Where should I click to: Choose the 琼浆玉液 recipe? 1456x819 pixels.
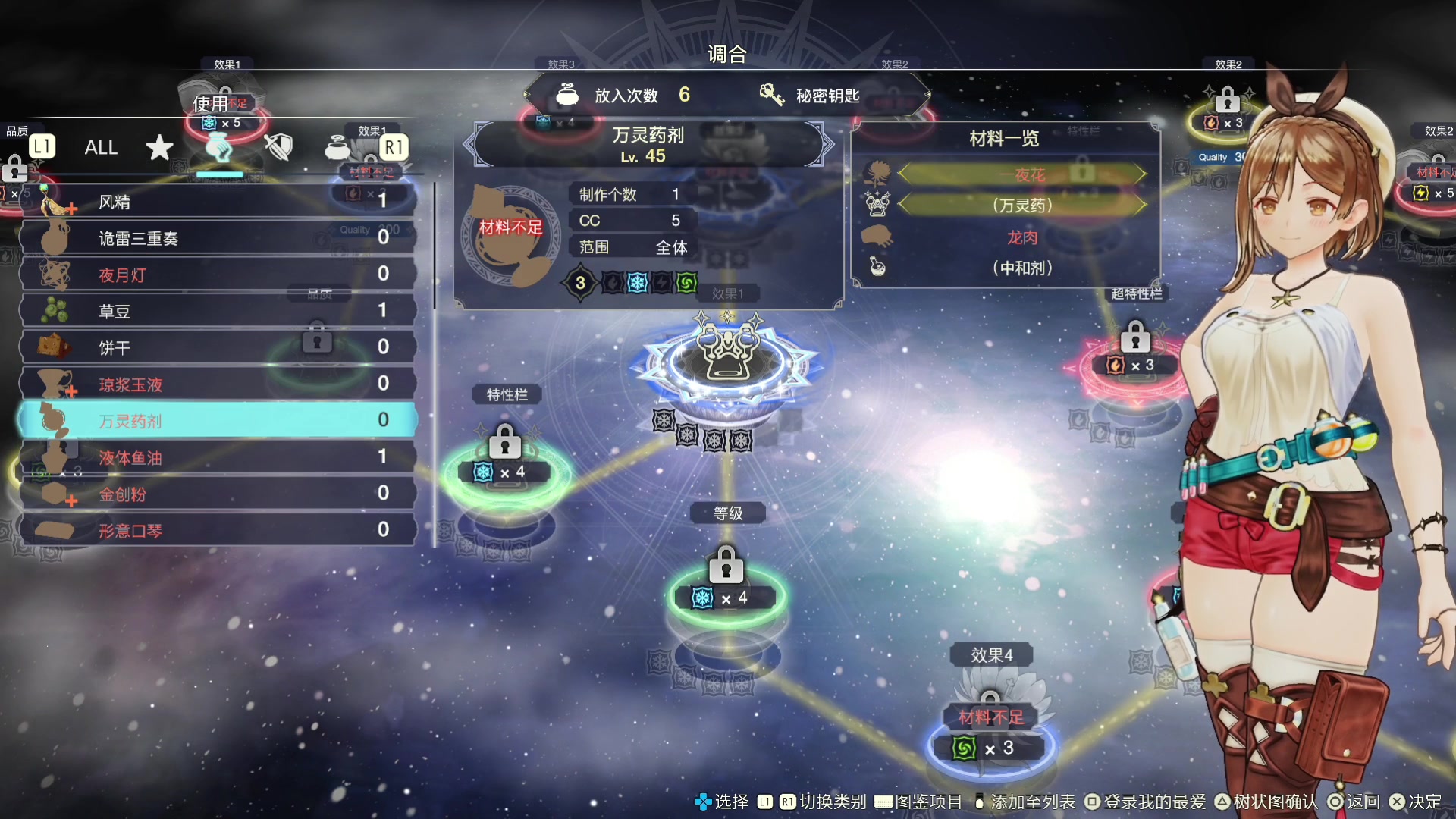(218, 384)
